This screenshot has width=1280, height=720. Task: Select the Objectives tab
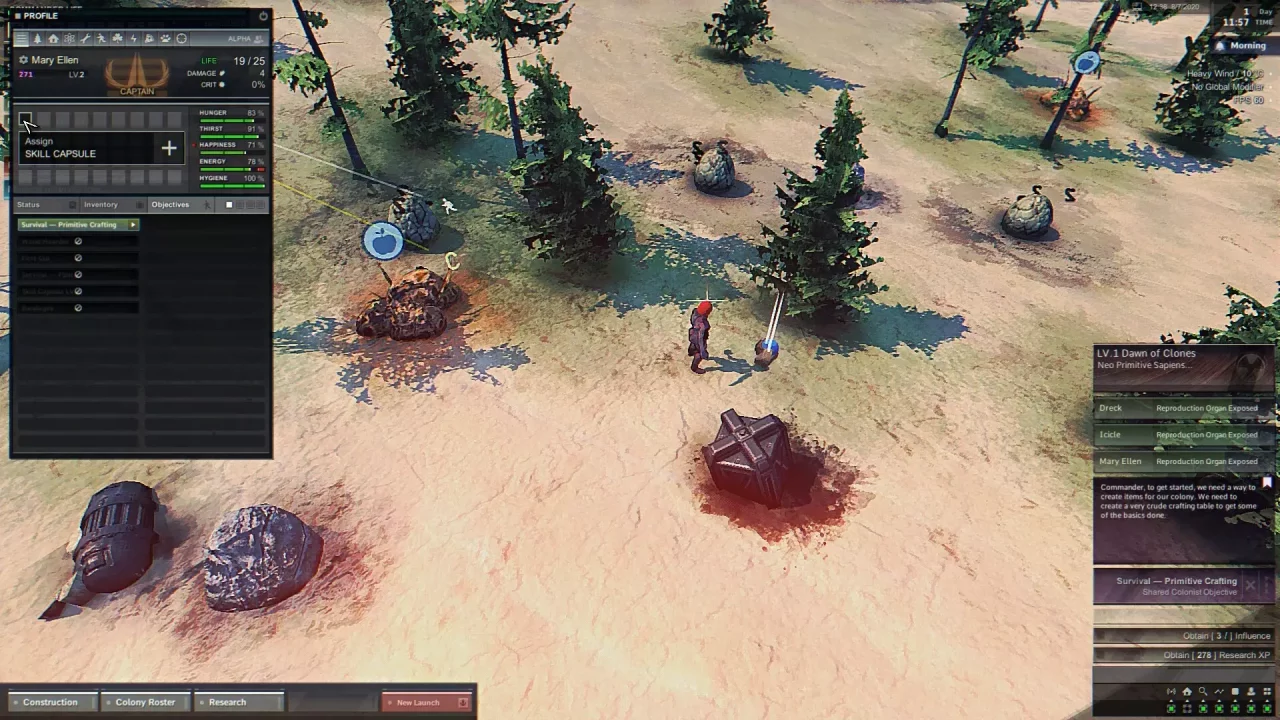170,205
